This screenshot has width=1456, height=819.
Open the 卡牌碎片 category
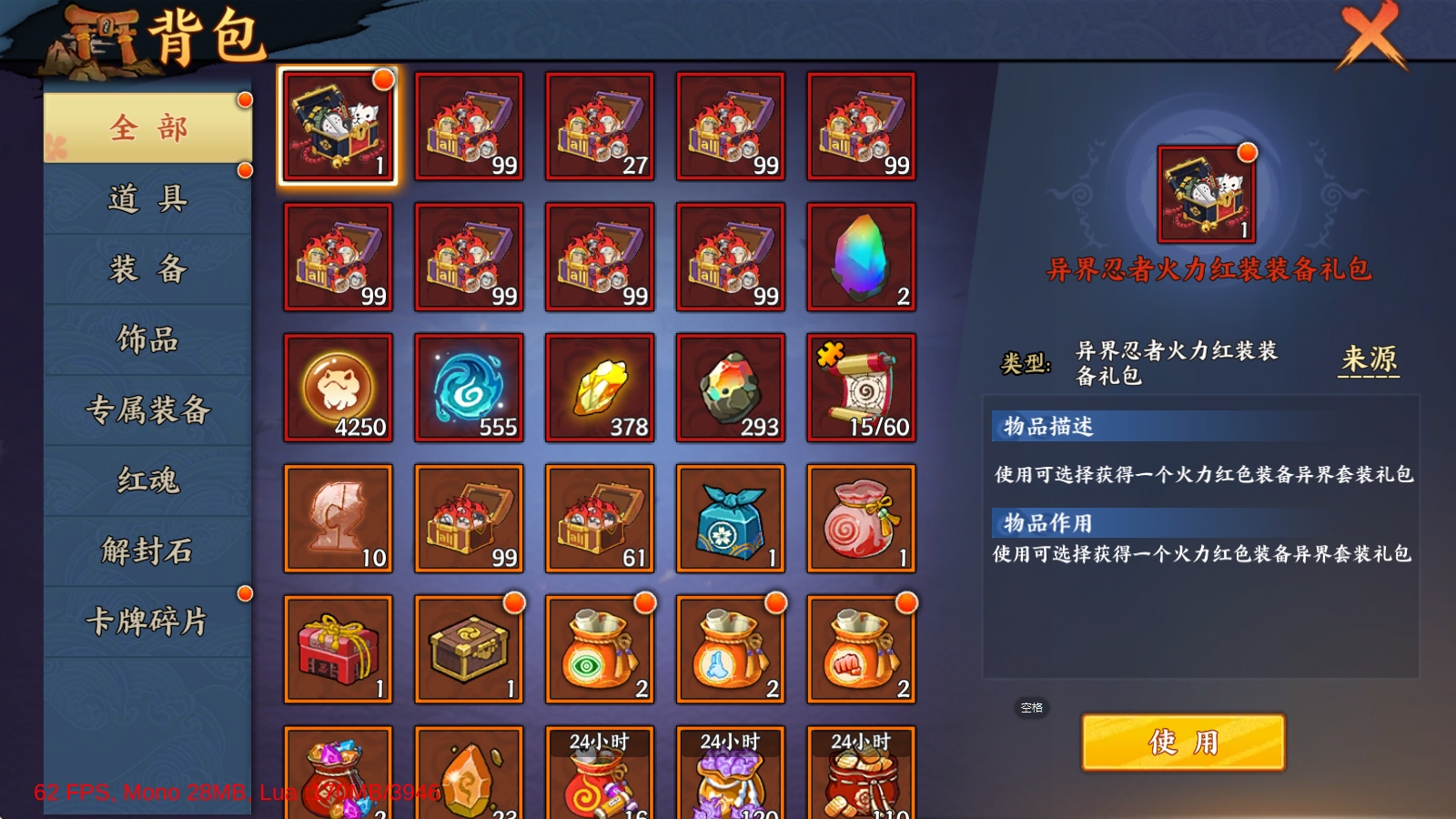coord(146,622)
